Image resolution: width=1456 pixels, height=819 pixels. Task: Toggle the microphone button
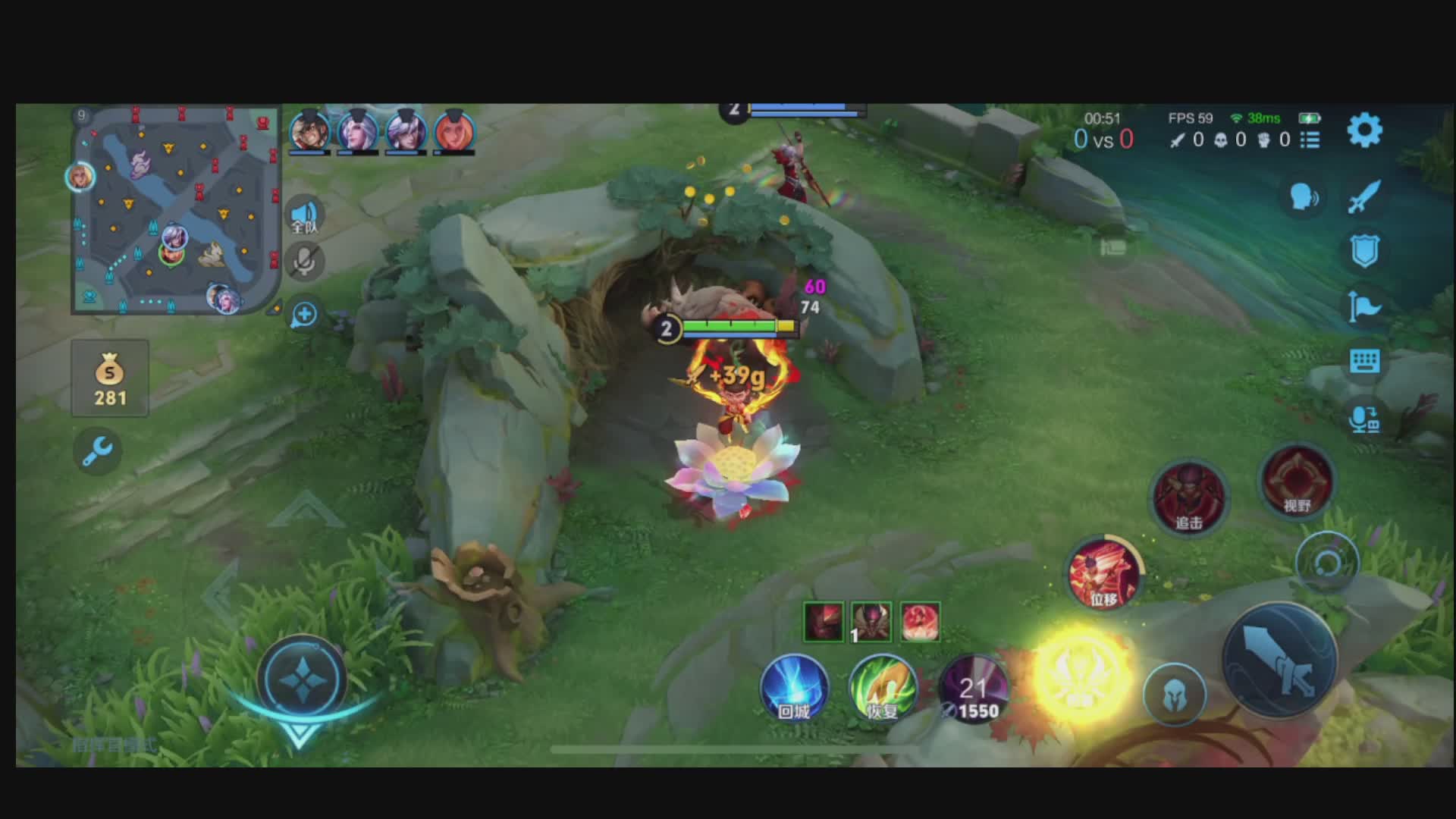coord(305,262)
